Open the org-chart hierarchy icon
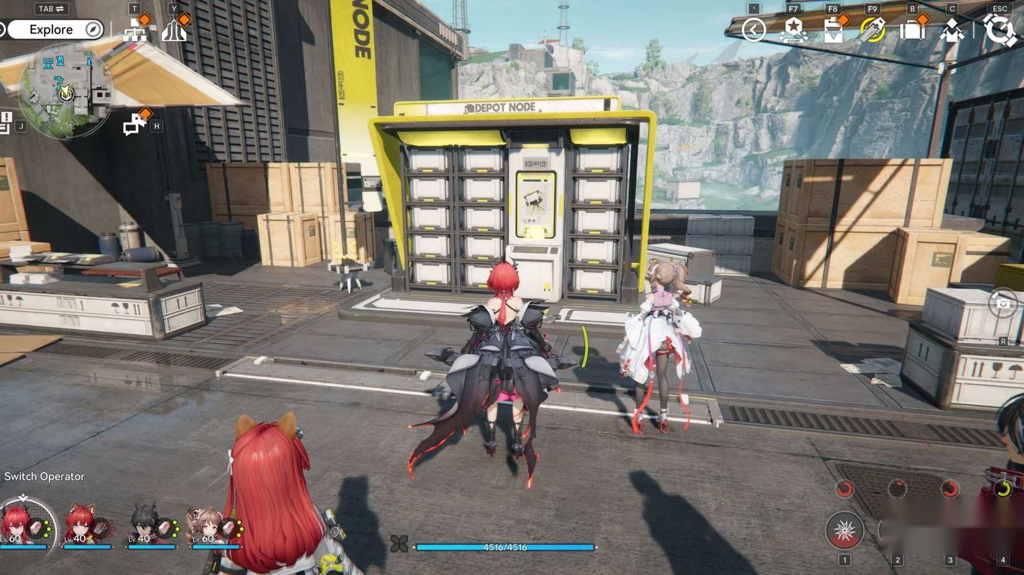Image resolution: width=1024 pixels, height=575 pixels. click(x=135, y=31)
